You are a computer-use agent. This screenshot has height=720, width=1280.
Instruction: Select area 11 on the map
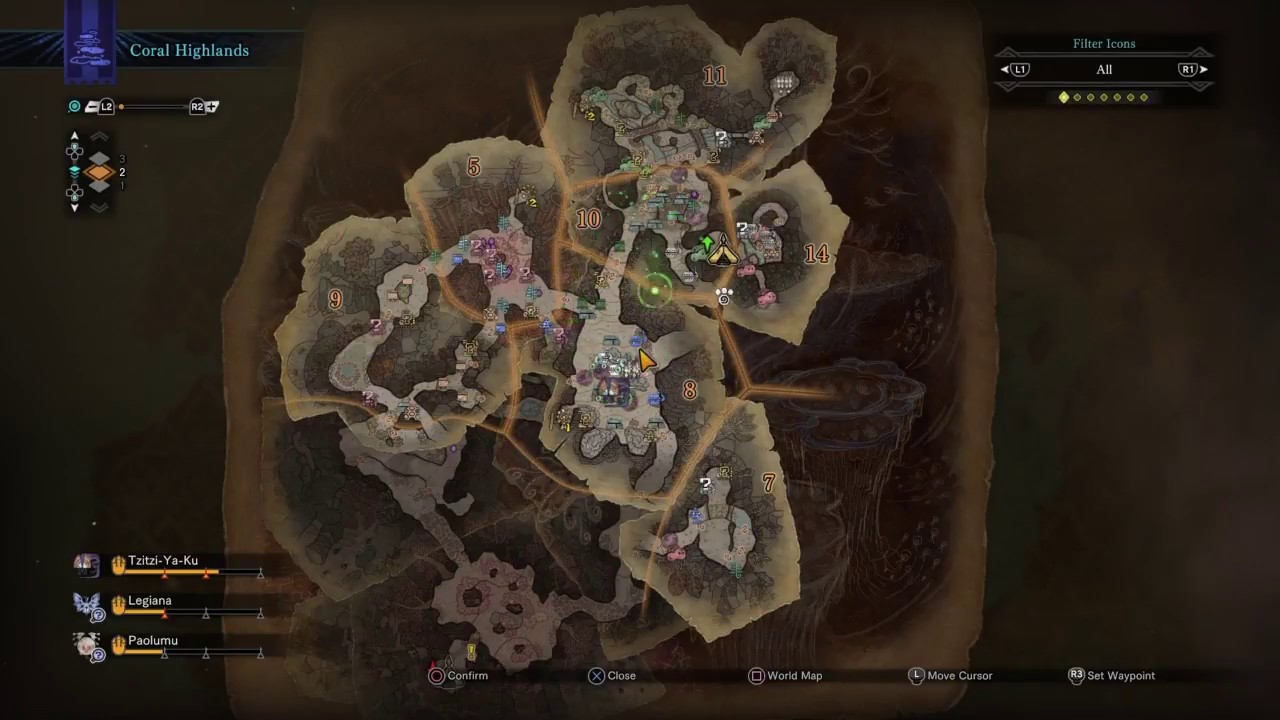714,76
